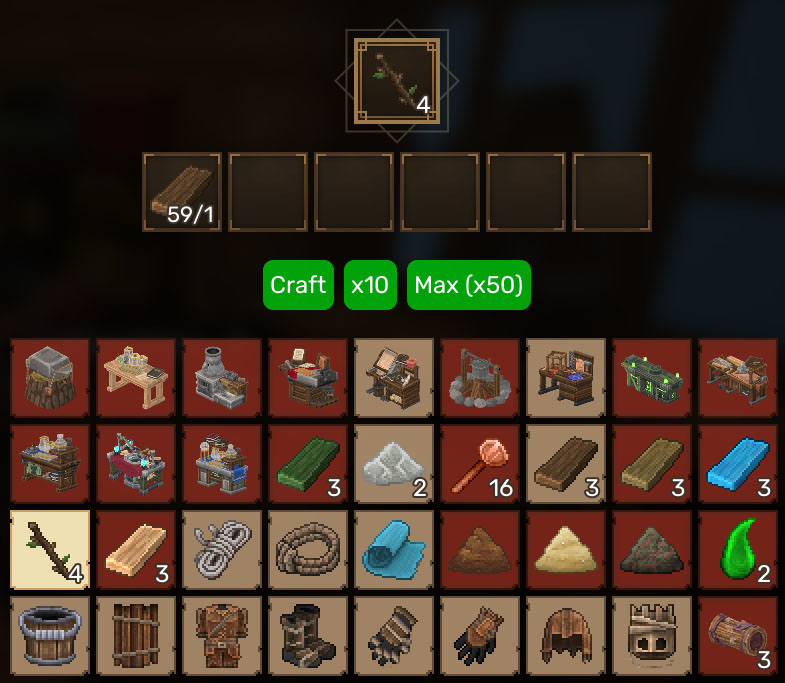Select the wooden bucket recipe
The image size is (785, 683).
(49, 636)
